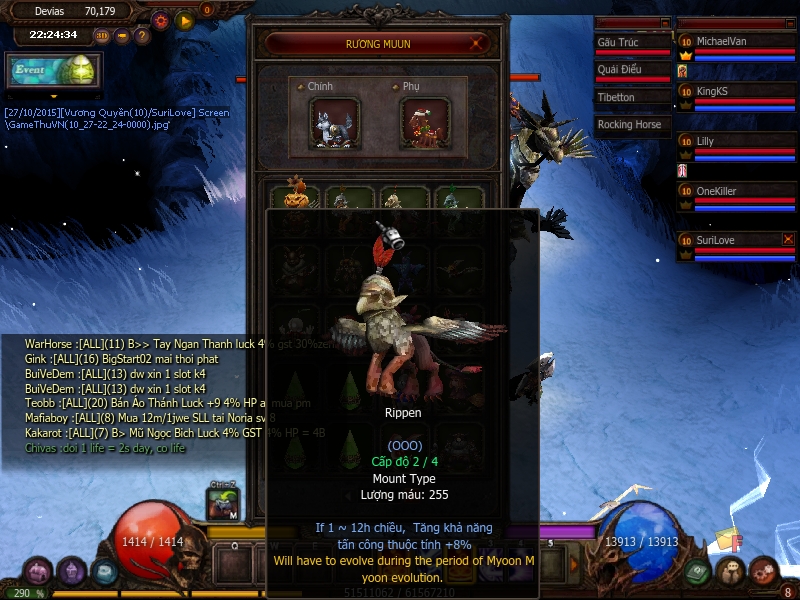The width and height of the screenshot is (800, 600).
Task: Select the Rocking Horse pet entry
Action: pos(632,125)
